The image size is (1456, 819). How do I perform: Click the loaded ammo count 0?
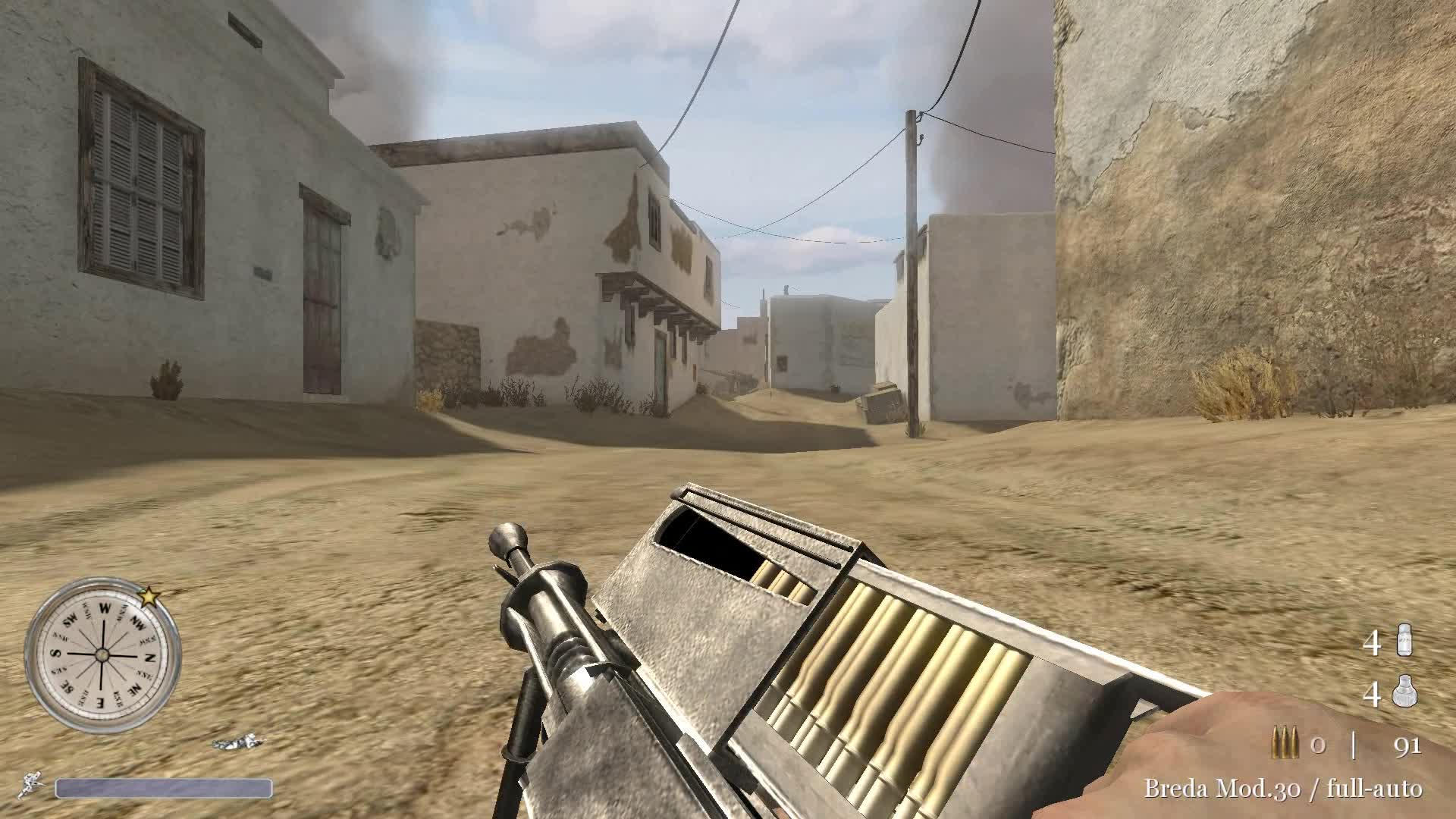(1317, 744)
